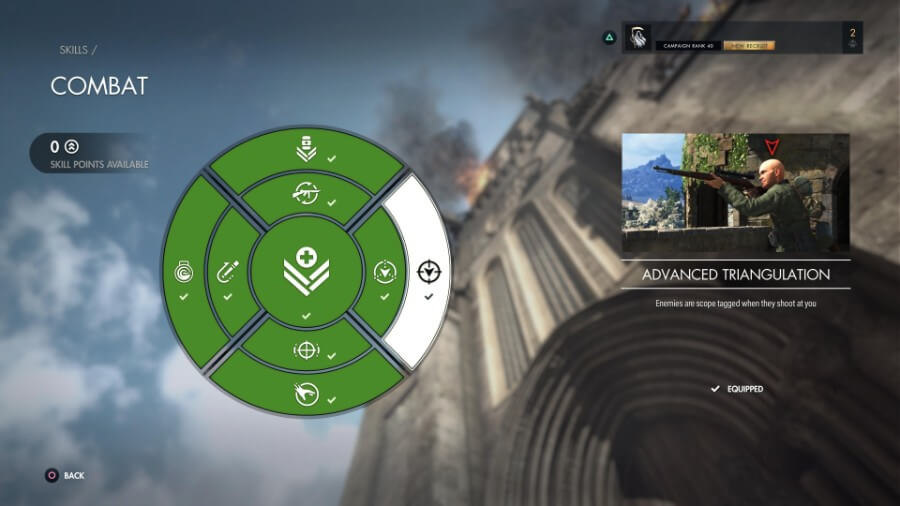This screenshot has height=506, width=900.
Task: Select the dashed crosshair skill at the bottom
Action: coord(306,350)
